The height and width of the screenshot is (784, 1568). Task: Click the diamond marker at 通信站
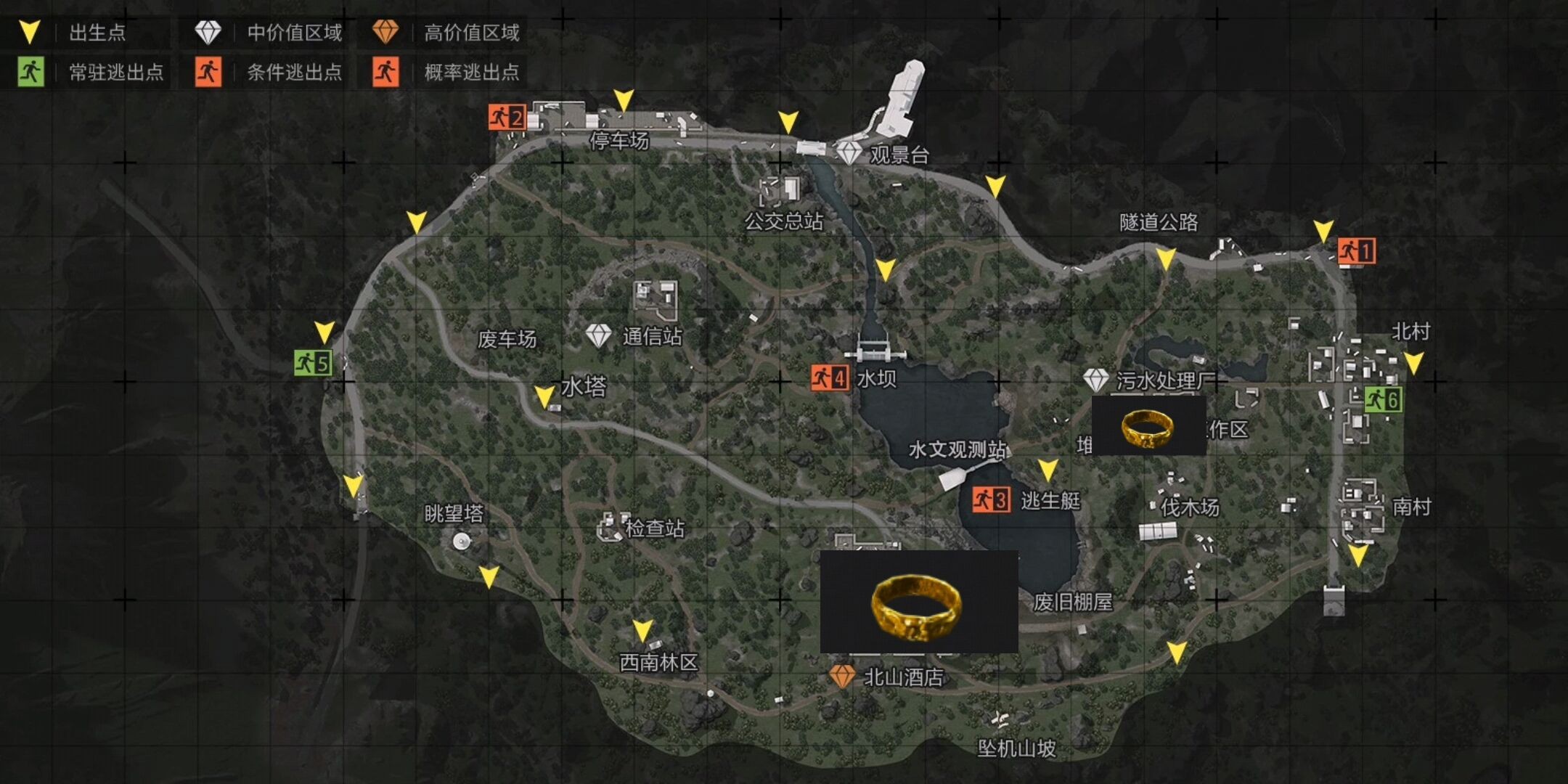click(598, 335)
